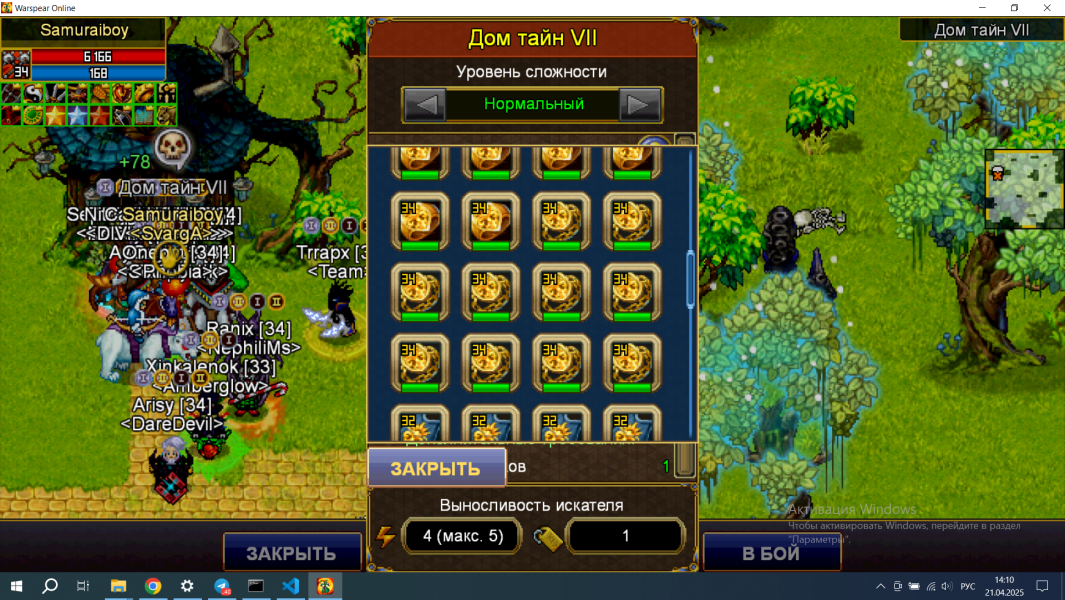This screenshot has height=600, width=1065.
Task: Select the yellow star buff icon
Action: tap(55, 115)
